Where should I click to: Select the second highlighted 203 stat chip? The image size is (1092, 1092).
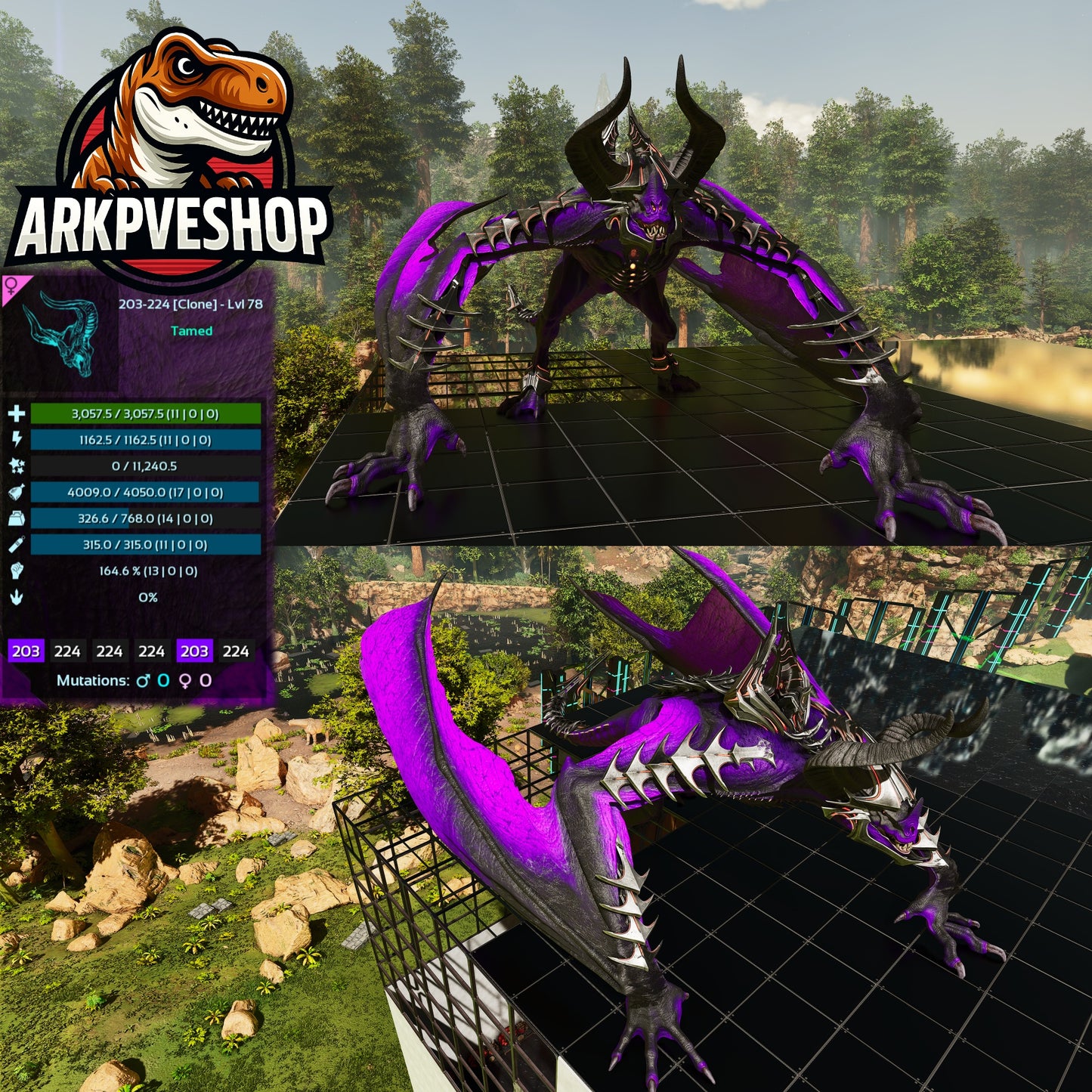pos(193,650)
